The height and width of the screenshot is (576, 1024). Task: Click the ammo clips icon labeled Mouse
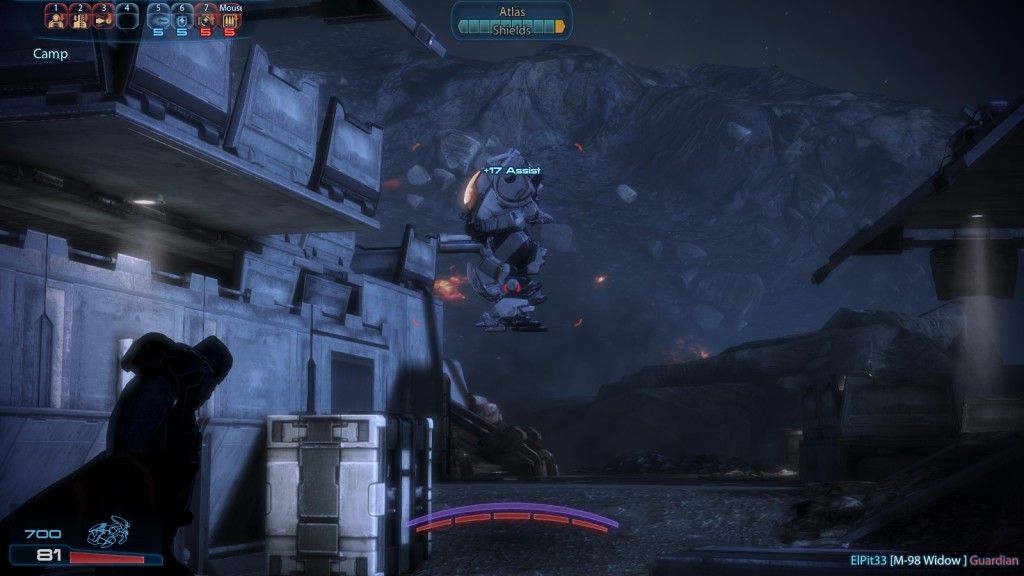pyautogui.click(x=230, y=18)
